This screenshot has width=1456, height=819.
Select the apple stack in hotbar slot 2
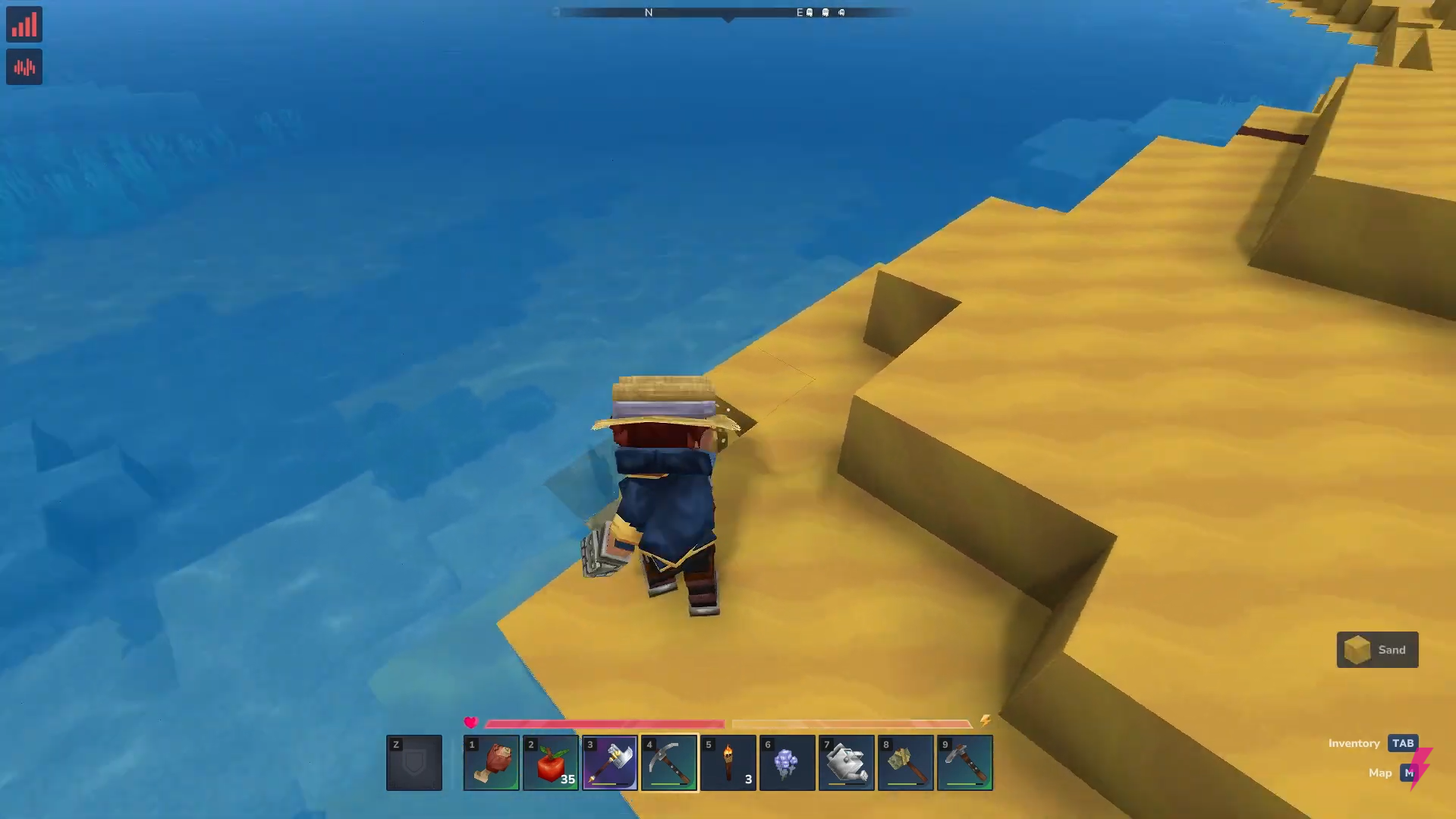click(x=549, y=762)
